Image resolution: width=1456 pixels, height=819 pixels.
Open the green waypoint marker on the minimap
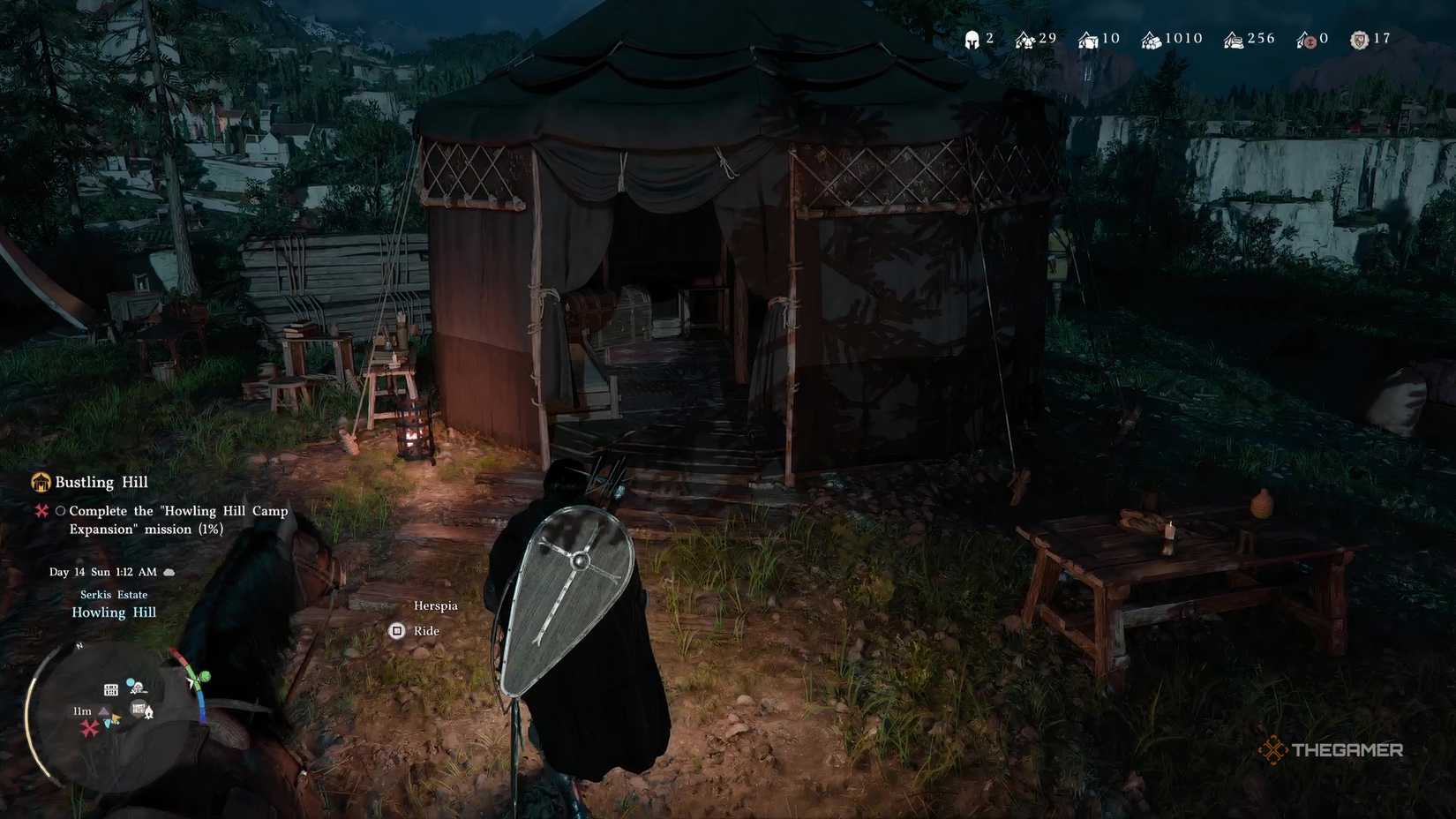[x=204, y=677]
